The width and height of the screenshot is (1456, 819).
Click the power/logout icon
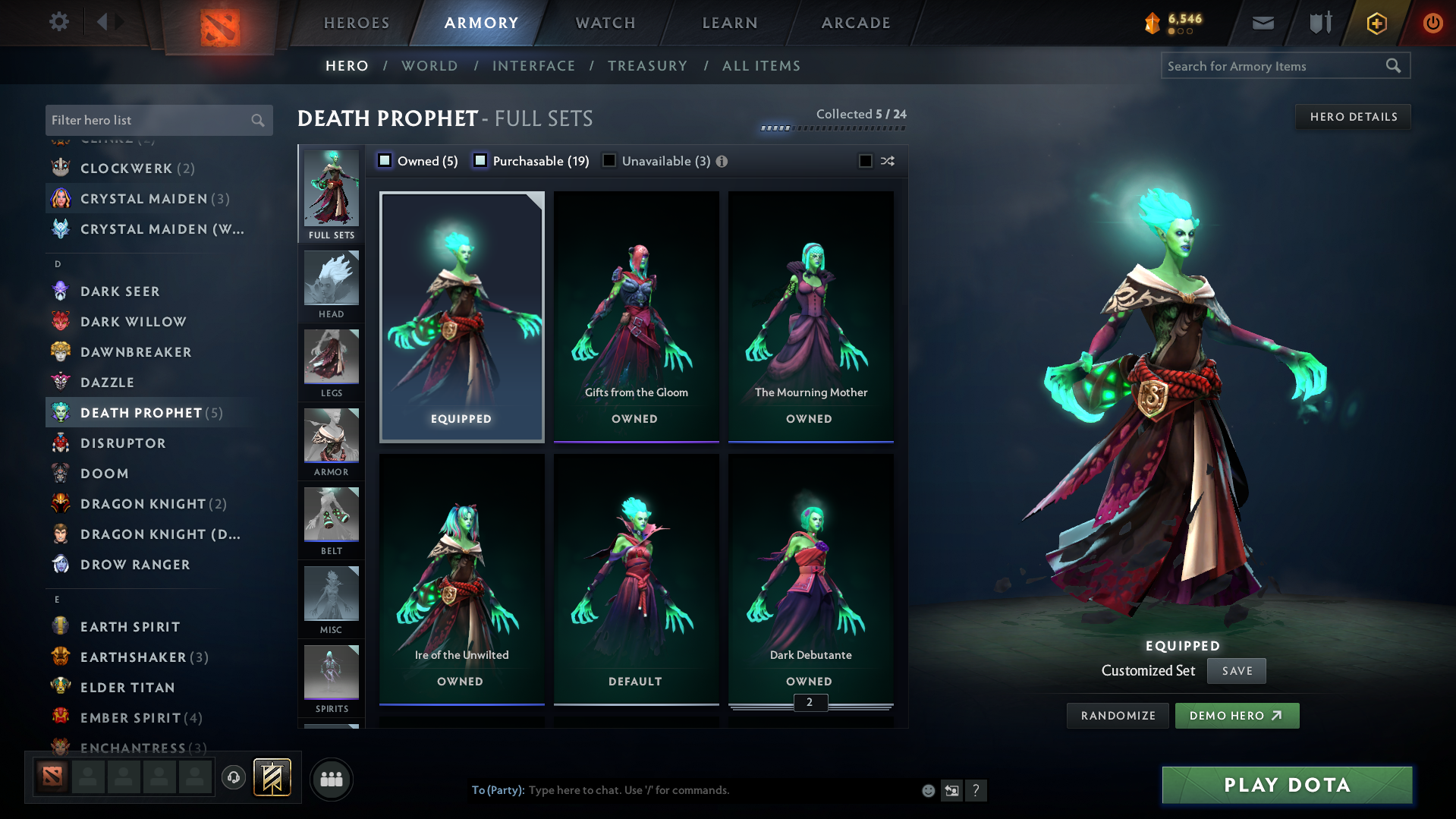[1432, 22]
